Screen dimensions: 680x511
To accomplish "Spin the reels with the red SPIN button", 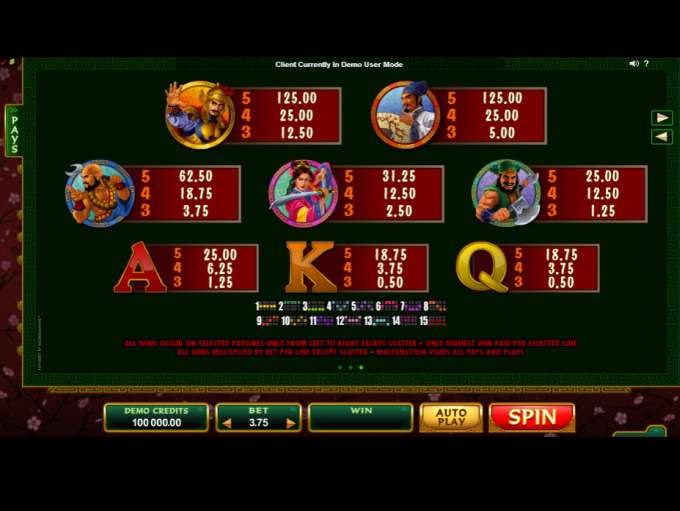I will coord(532,417).
